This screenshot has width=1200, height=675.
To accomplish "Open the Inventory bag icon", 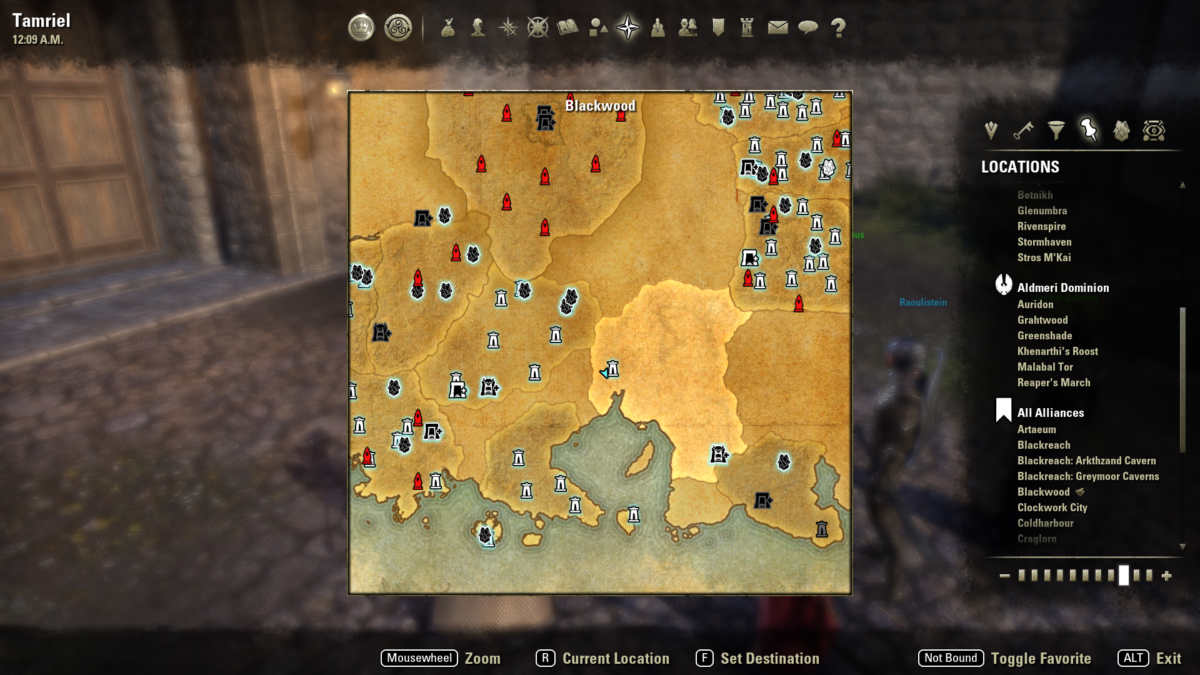I will 447,28.
